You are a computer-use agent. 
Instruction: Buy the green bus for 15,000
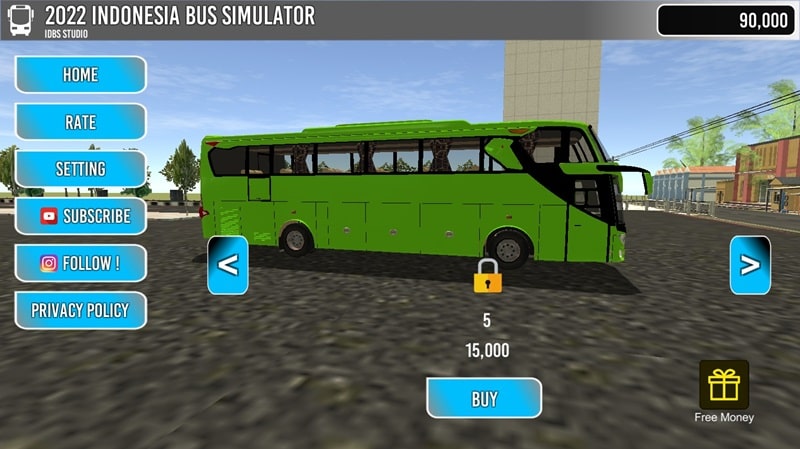click(x=484, y=398)
